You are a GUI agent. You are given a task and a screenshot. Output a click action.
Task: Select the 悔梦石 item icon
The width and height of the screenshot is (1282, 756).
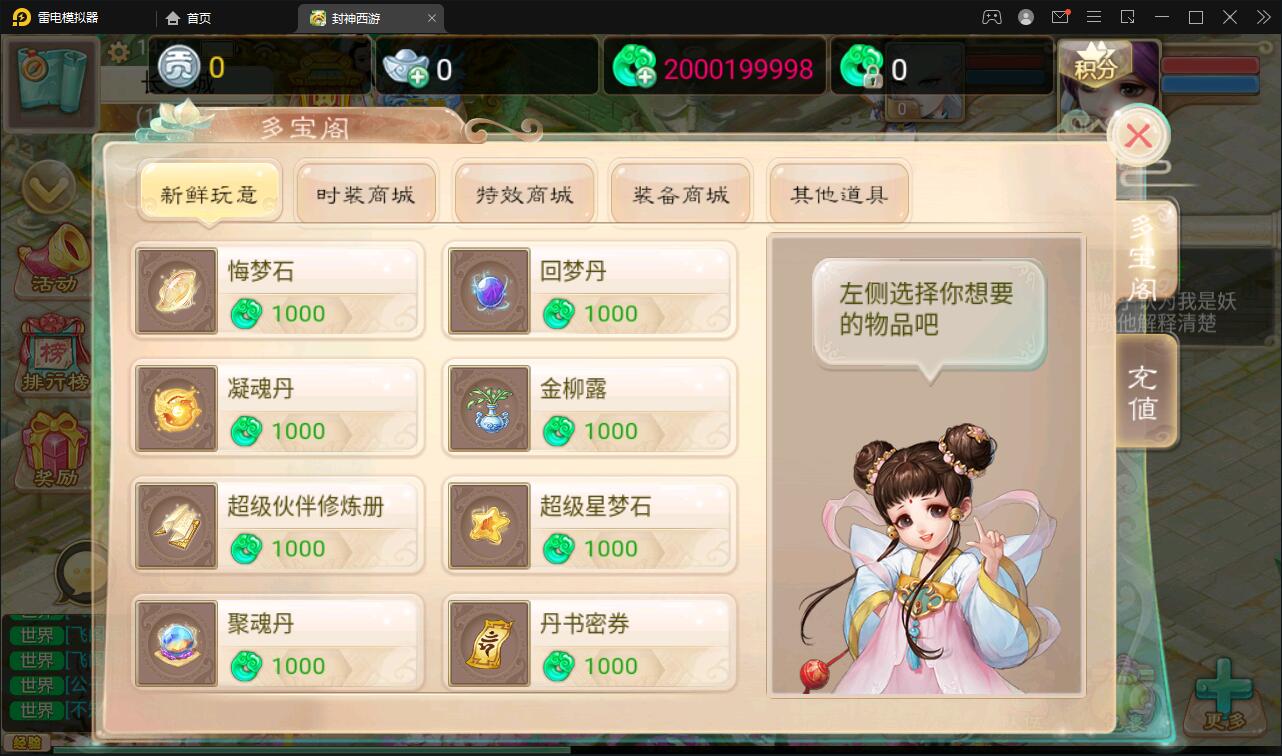click(176, 290)
